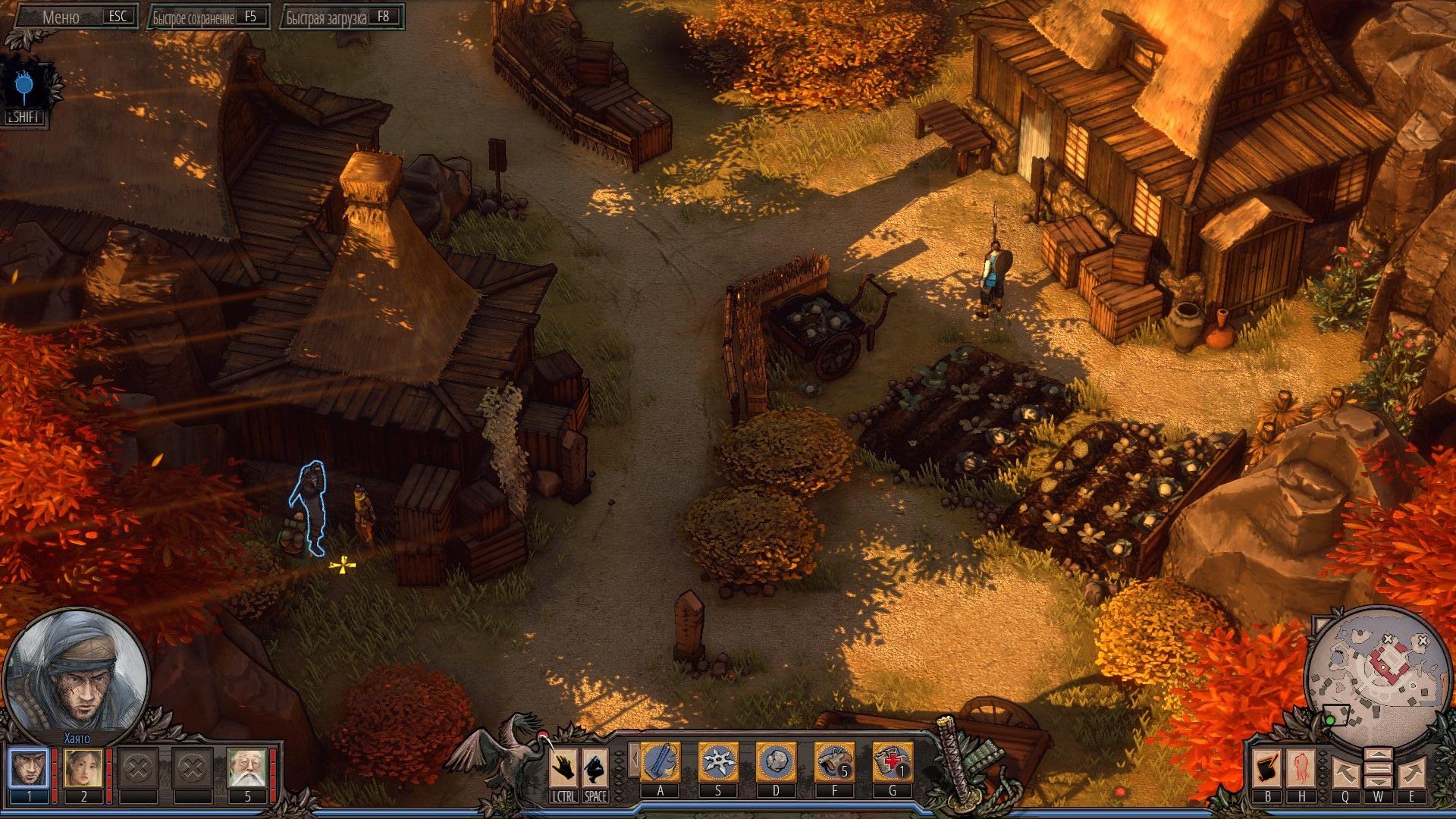This screenshot has width=1456, height=819.
Task: Select the stone throw ability
Action: tap(776, 762)
